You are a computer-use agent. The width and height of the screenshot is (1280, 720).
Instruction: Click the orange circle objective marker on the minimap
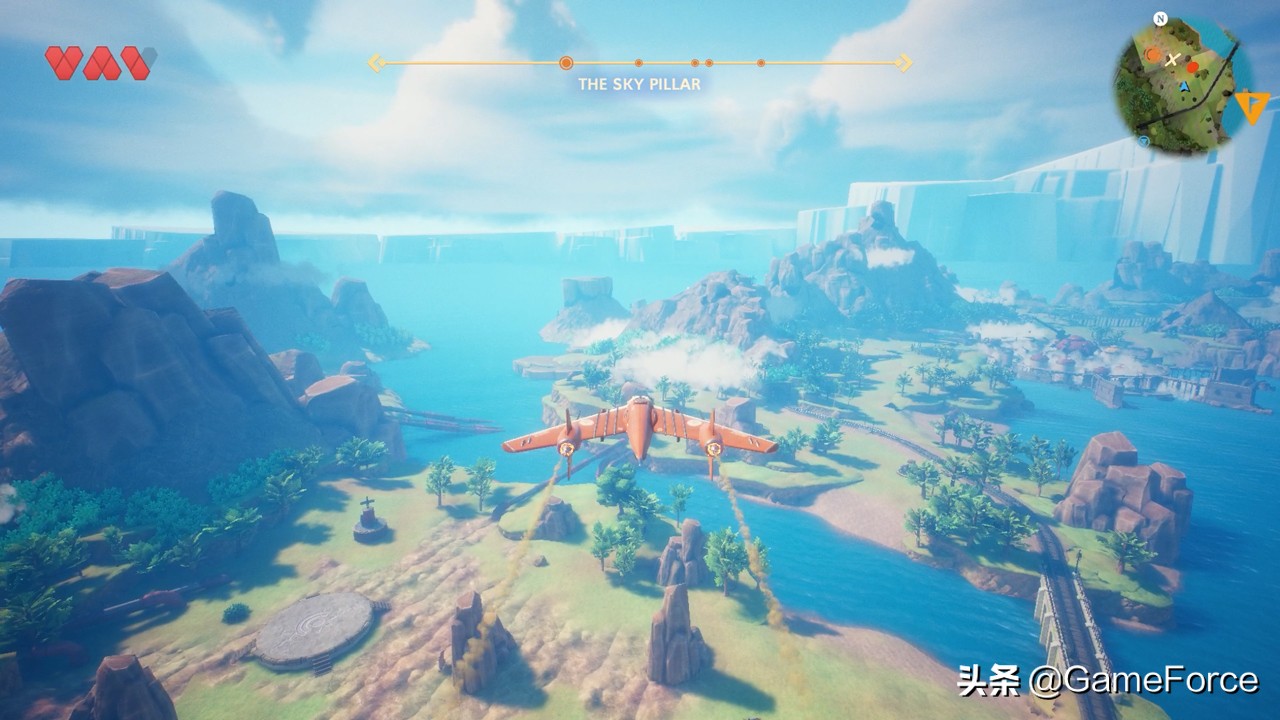pos(1152,56)
